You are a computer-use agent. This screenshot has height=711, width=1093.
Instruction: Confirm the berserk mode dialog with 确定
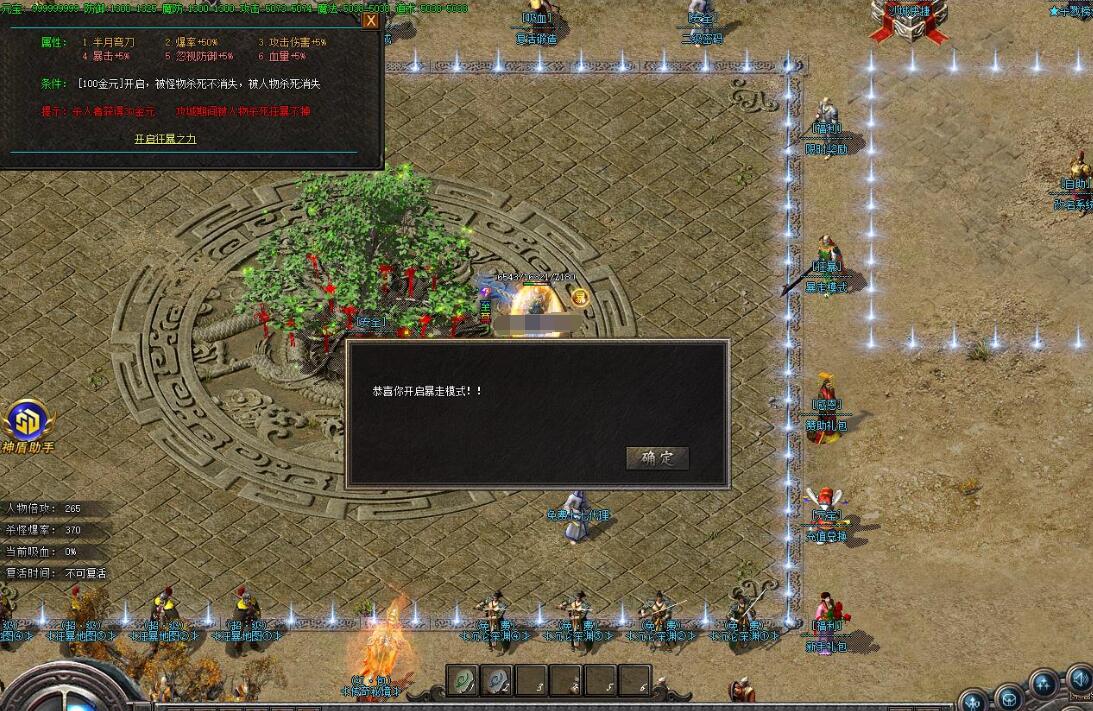pos(657,458)
